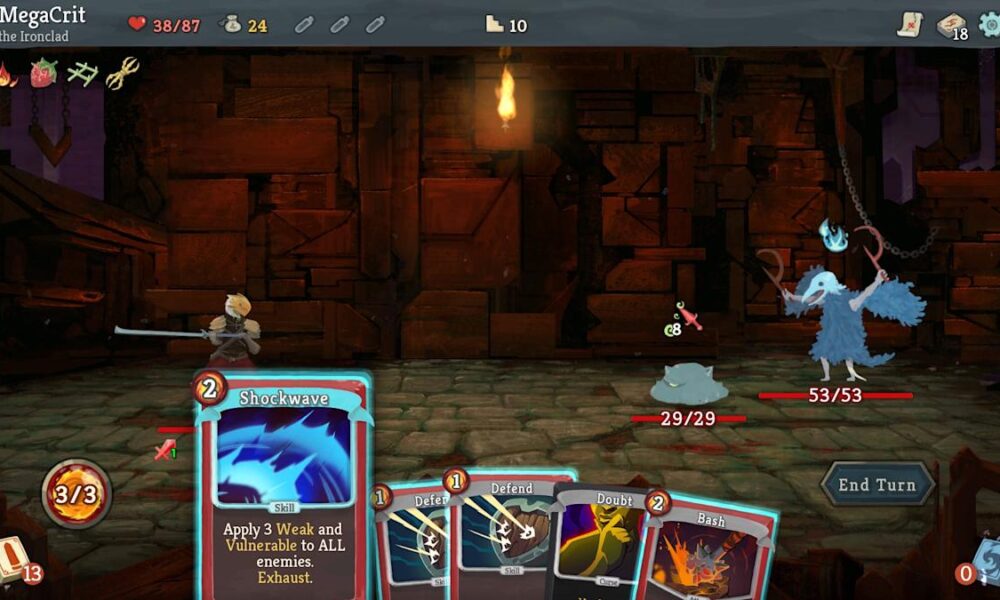
Task: Open the settings gear
Action: [x=989, y=24]
